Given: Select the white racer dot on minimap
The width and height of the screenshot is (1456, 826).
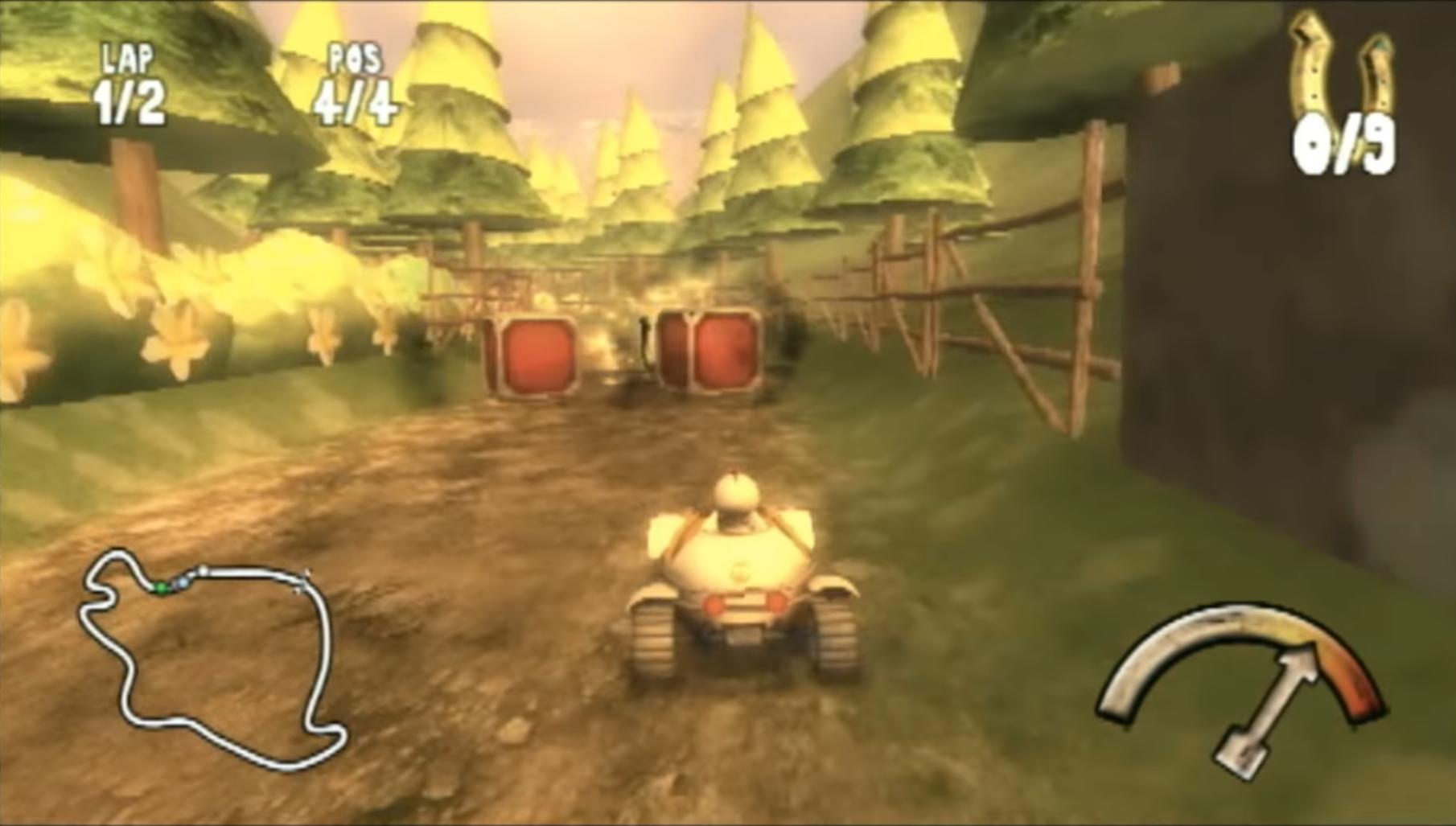Looking at the screenshot, I should pyautogui.click(x=203, y=569).
